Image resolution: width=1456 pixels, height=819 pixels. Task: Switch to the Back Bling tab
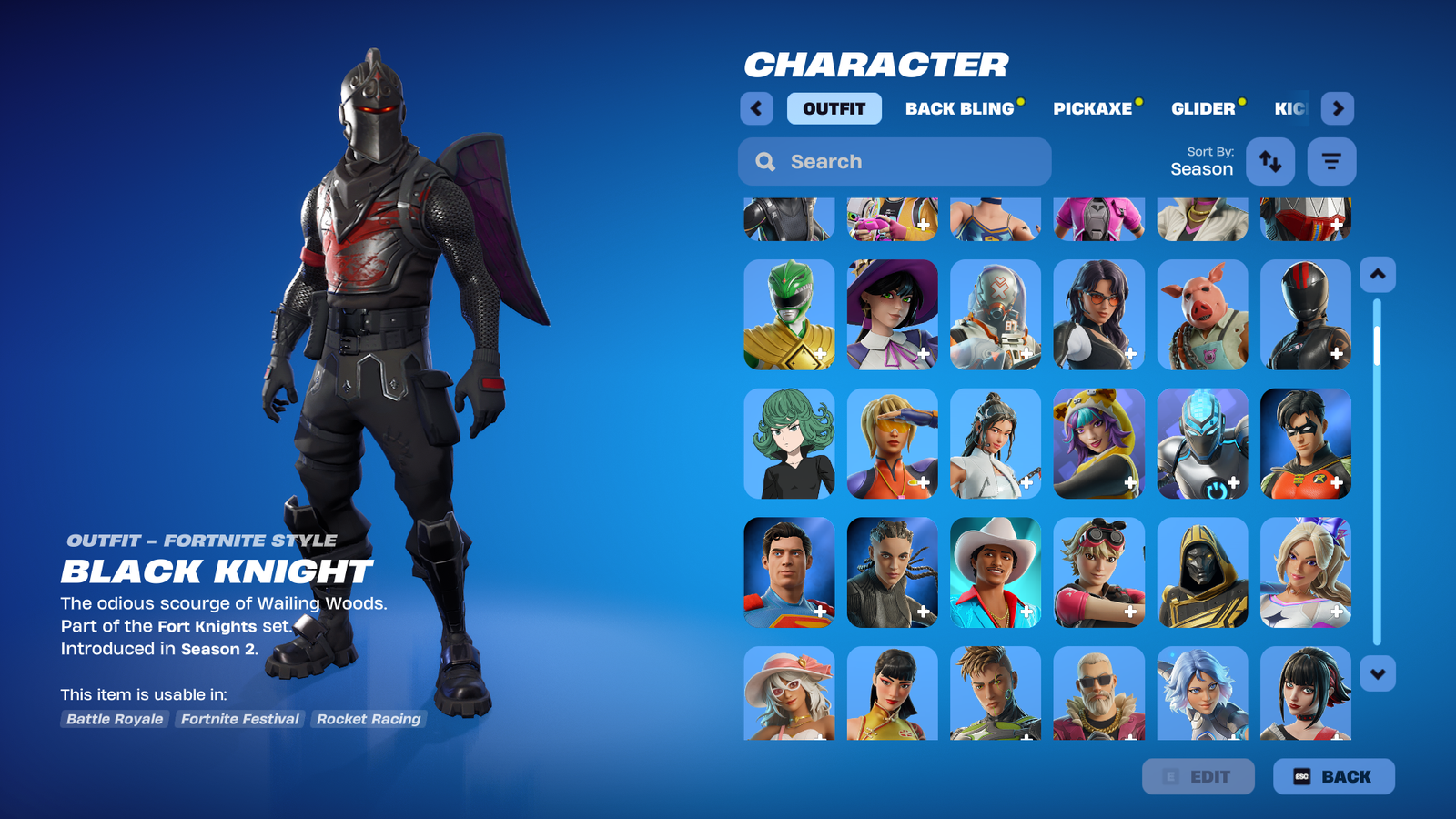(x=959, y=108)
